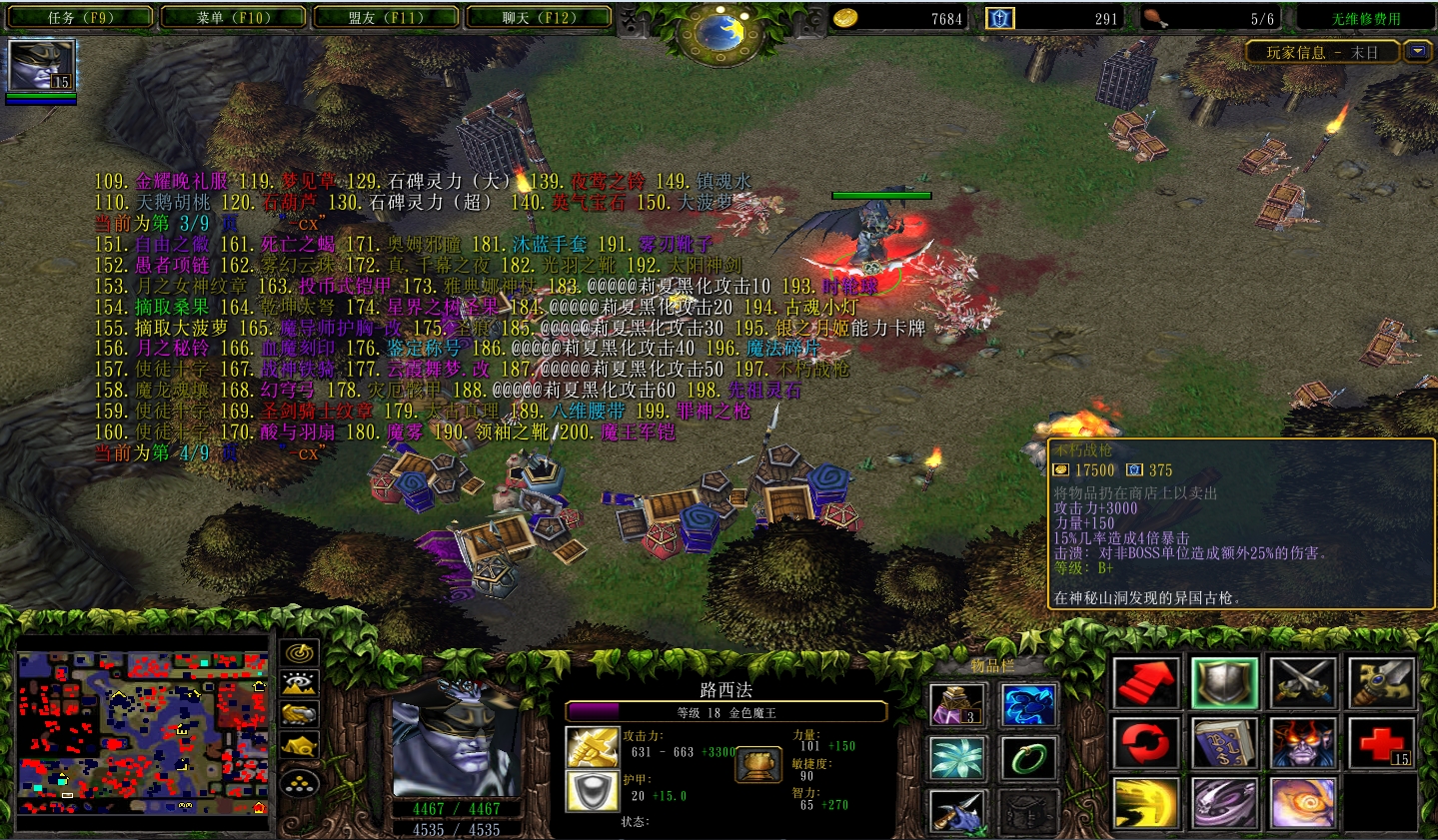The height and width of the screenshot is (840, 1438).
Task: Toggle the glowing shield autocast ability
Action: pyautogui.click(x=1223, y=682)
